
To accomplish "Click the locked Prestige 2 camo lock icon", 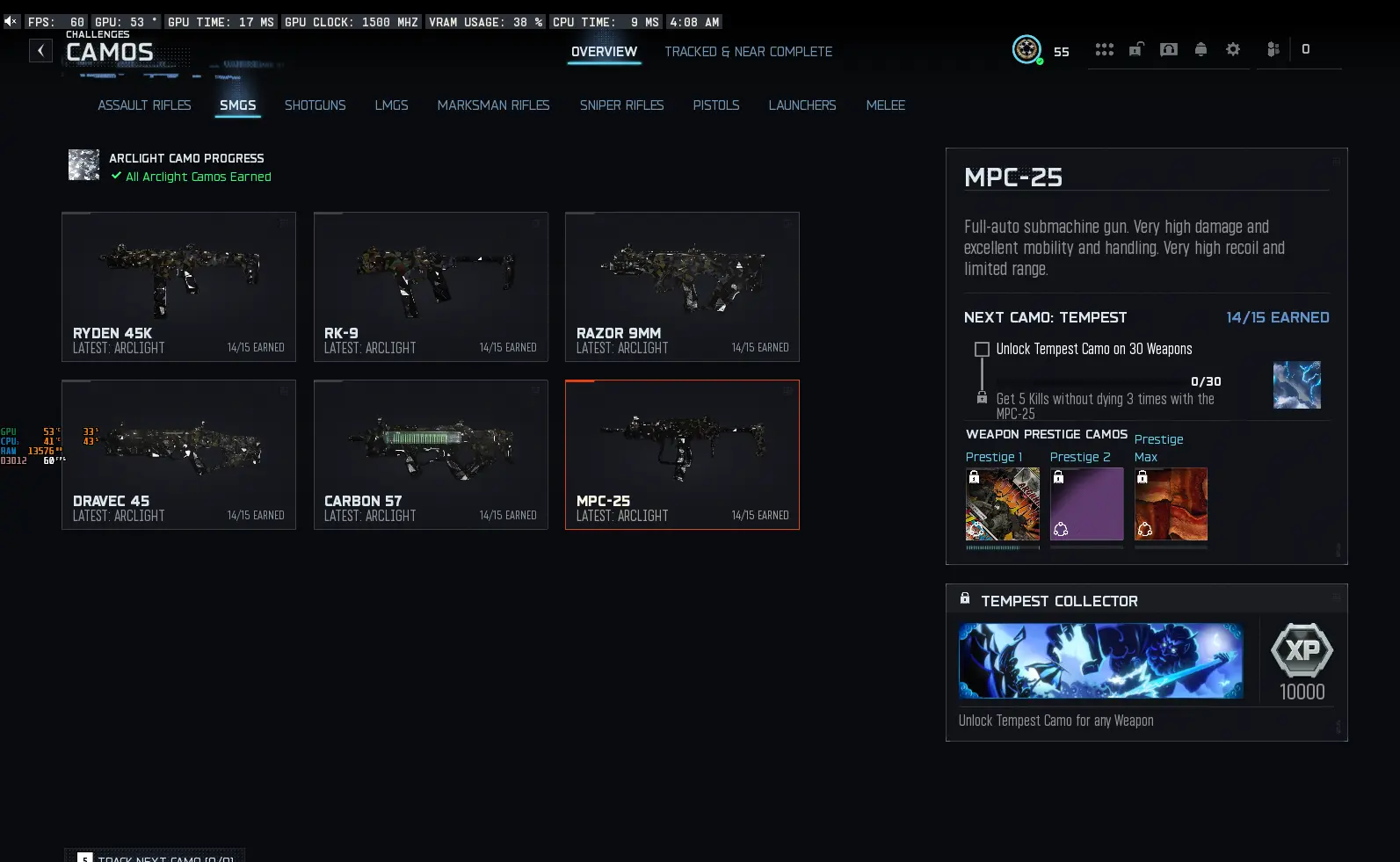I will point(1059,475).
